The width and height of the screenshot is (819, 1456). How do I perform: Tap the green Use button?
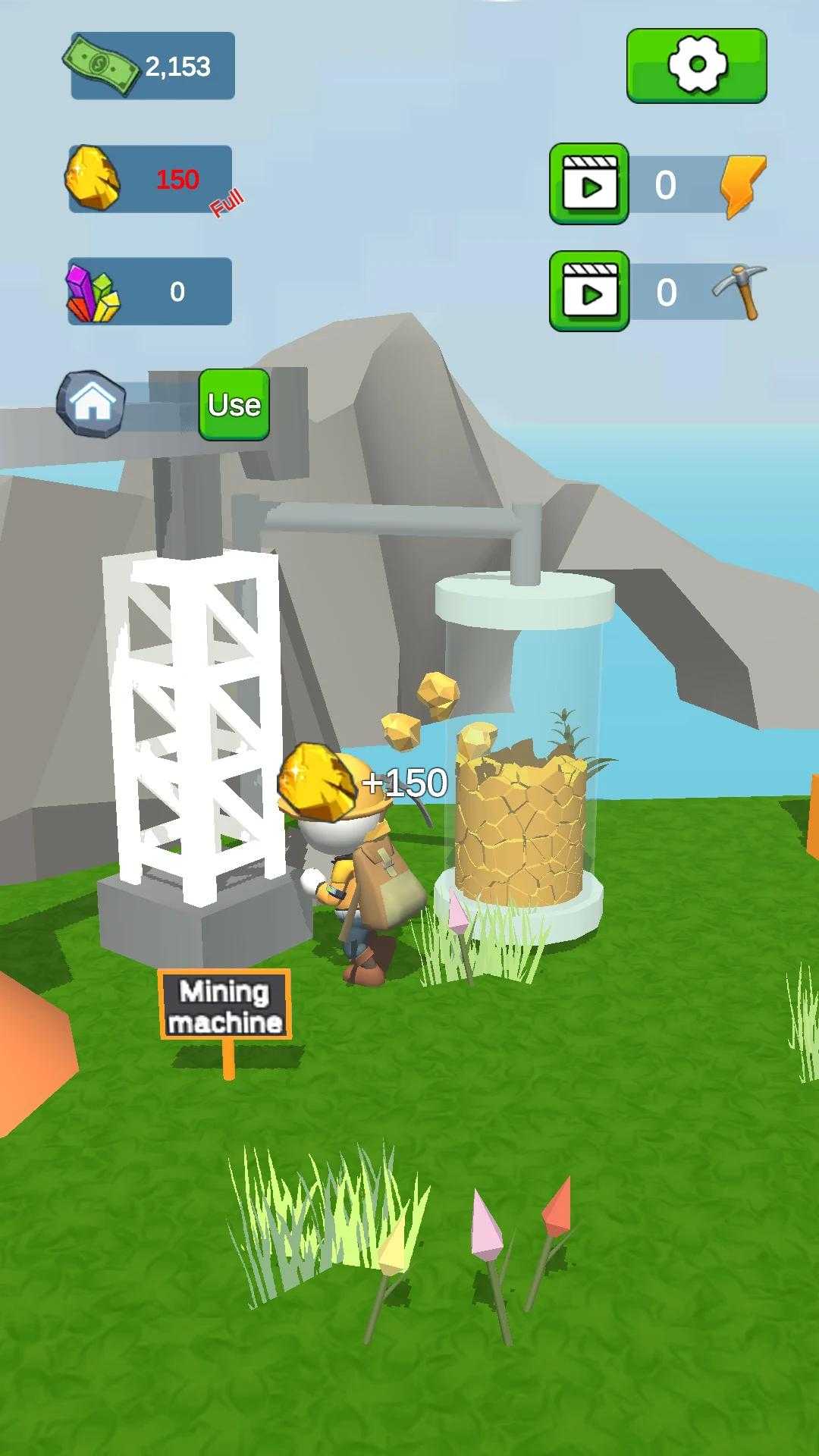pyautogui.click(x=234, y=404)
